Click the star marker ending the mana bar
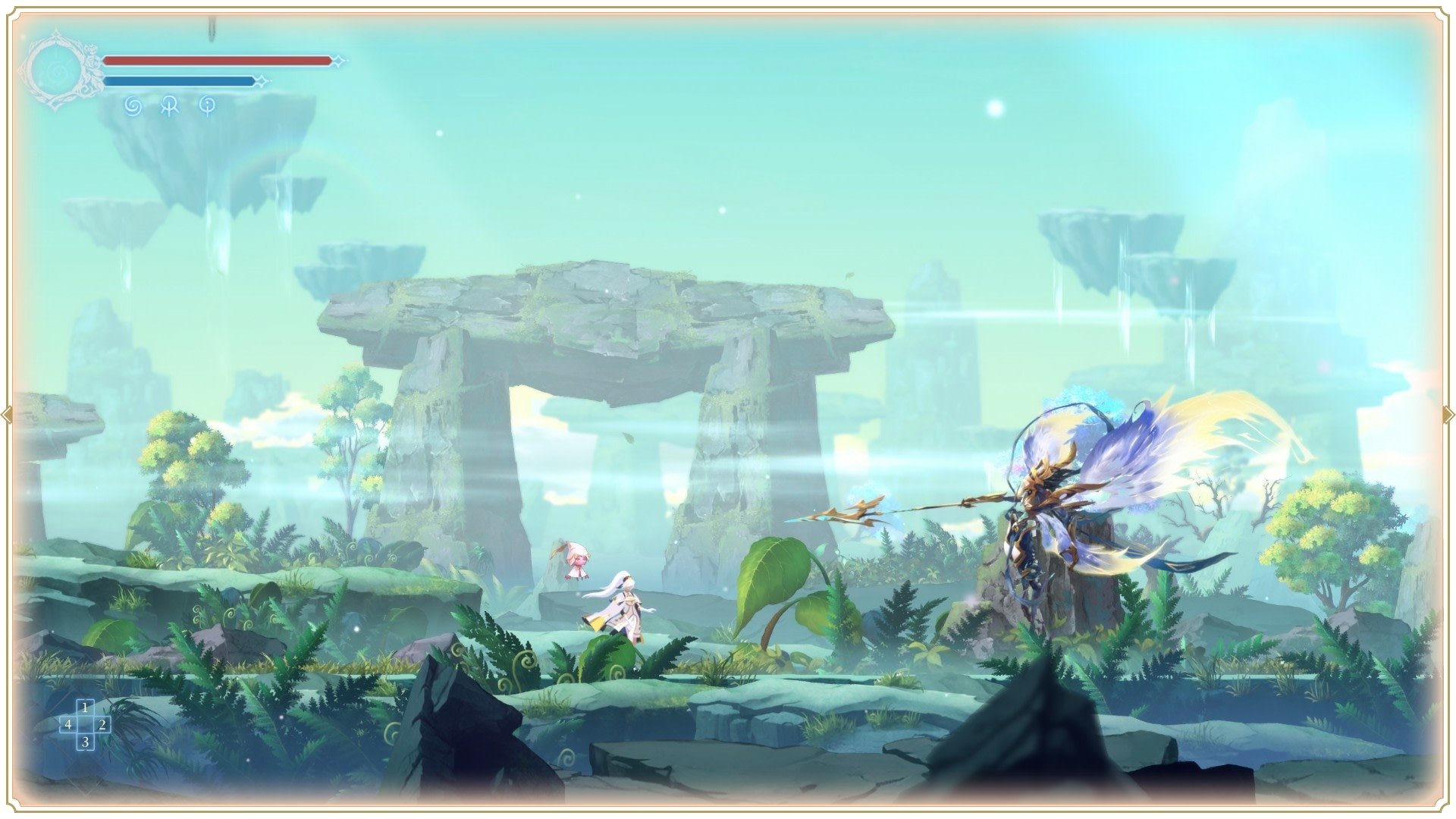 click(261, 80)
